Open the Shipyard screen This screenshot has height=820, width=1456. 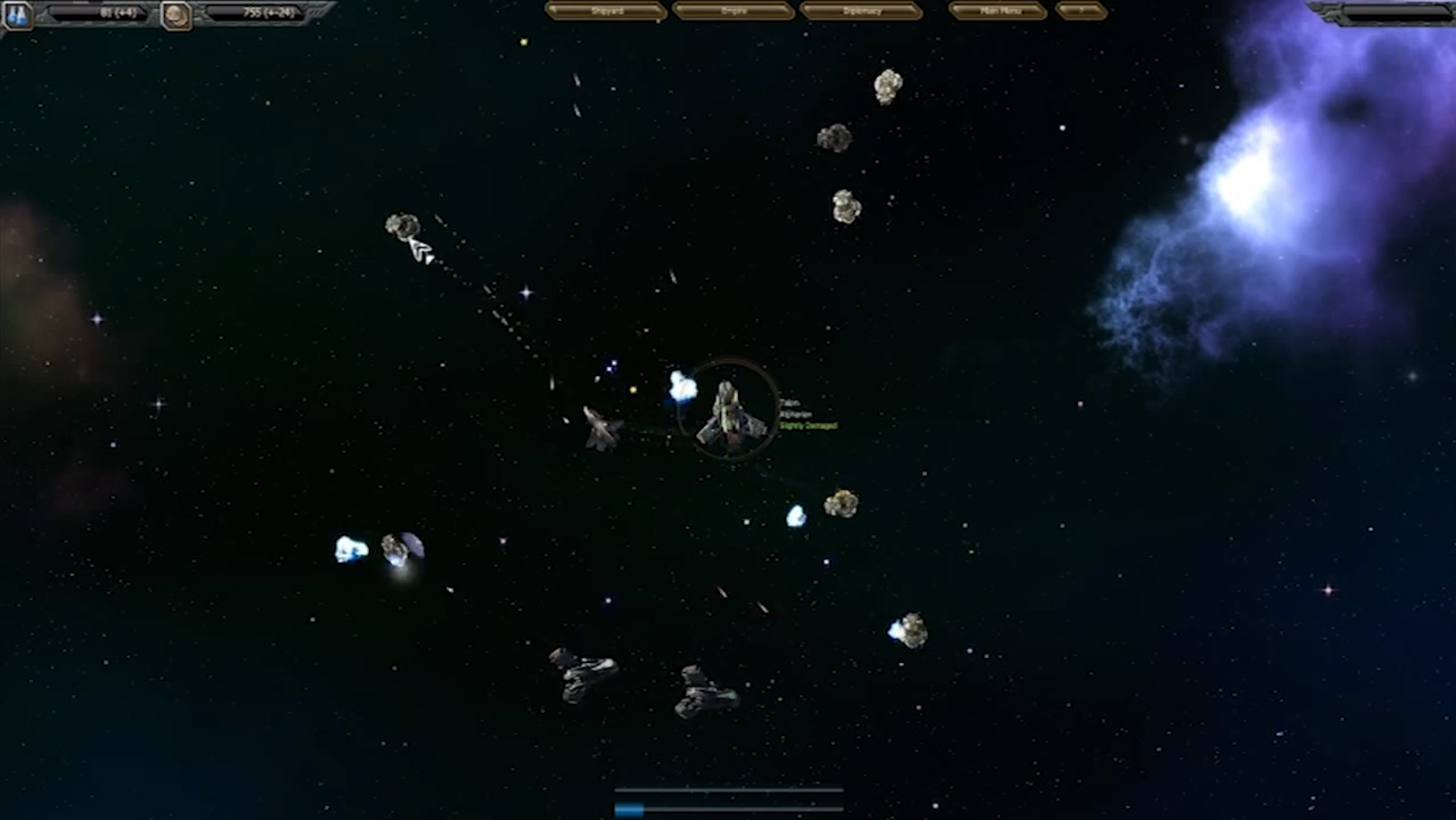point(606,11)
